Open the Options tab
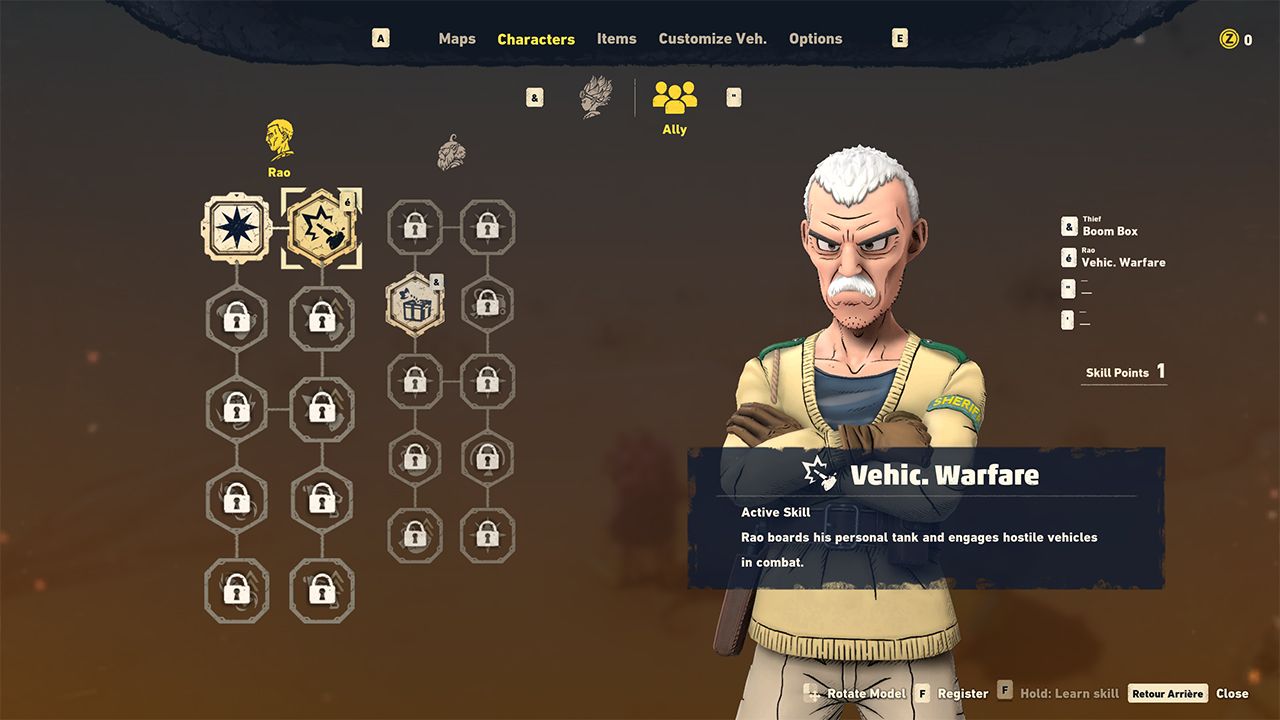Image resolution: width=1280 pixels, height=720 pixels. coord(815,39)
